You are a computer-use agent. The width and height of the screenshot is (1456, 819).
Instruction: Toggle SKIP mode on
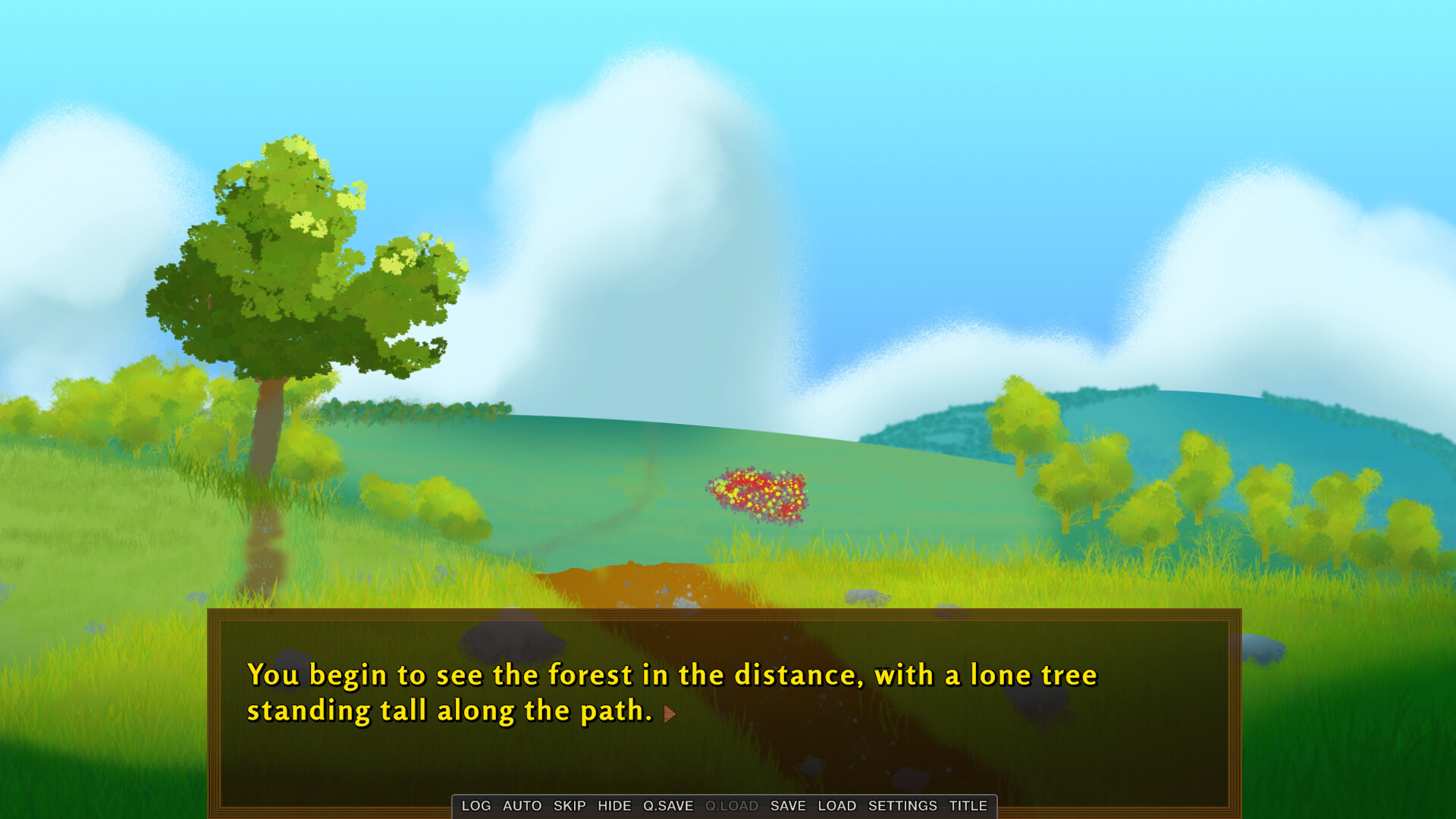(570, 806)
